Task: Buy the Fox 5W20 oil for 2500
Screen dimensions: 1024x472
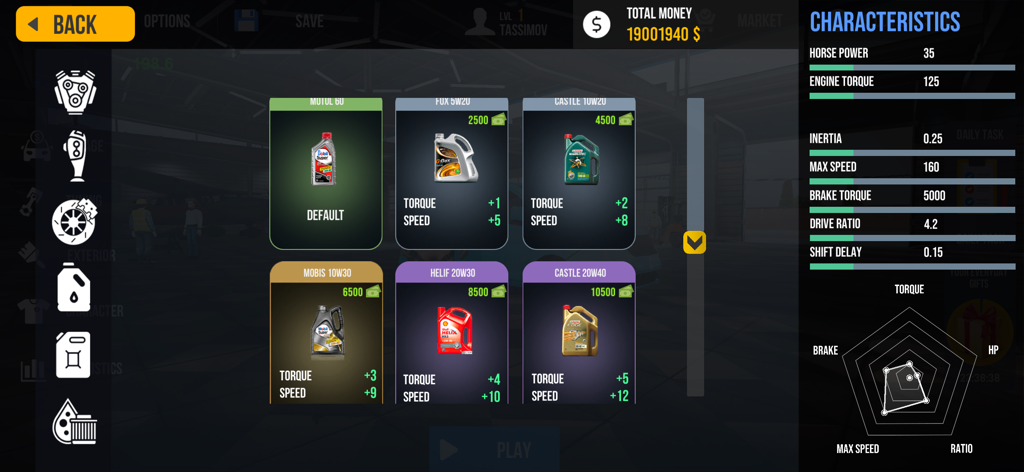Action: [452, 174]
